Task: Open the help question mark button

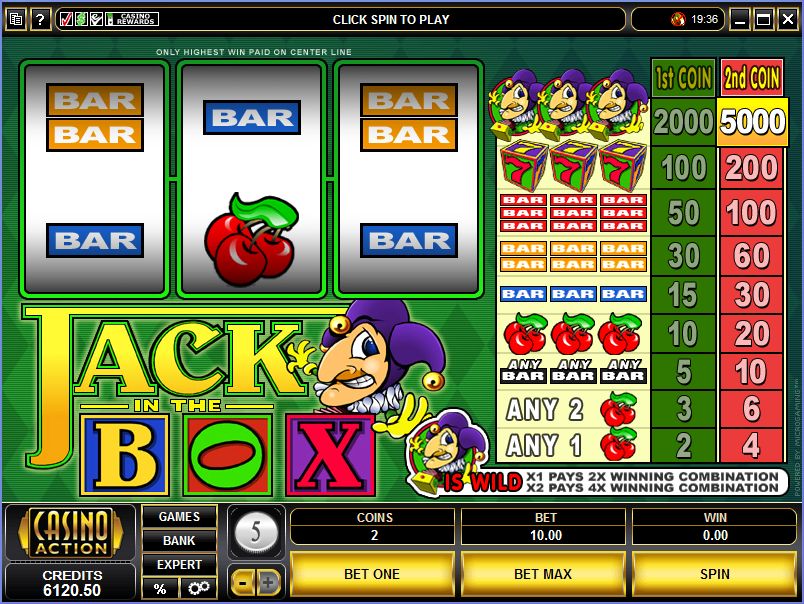Action: [x=41, y=19]
